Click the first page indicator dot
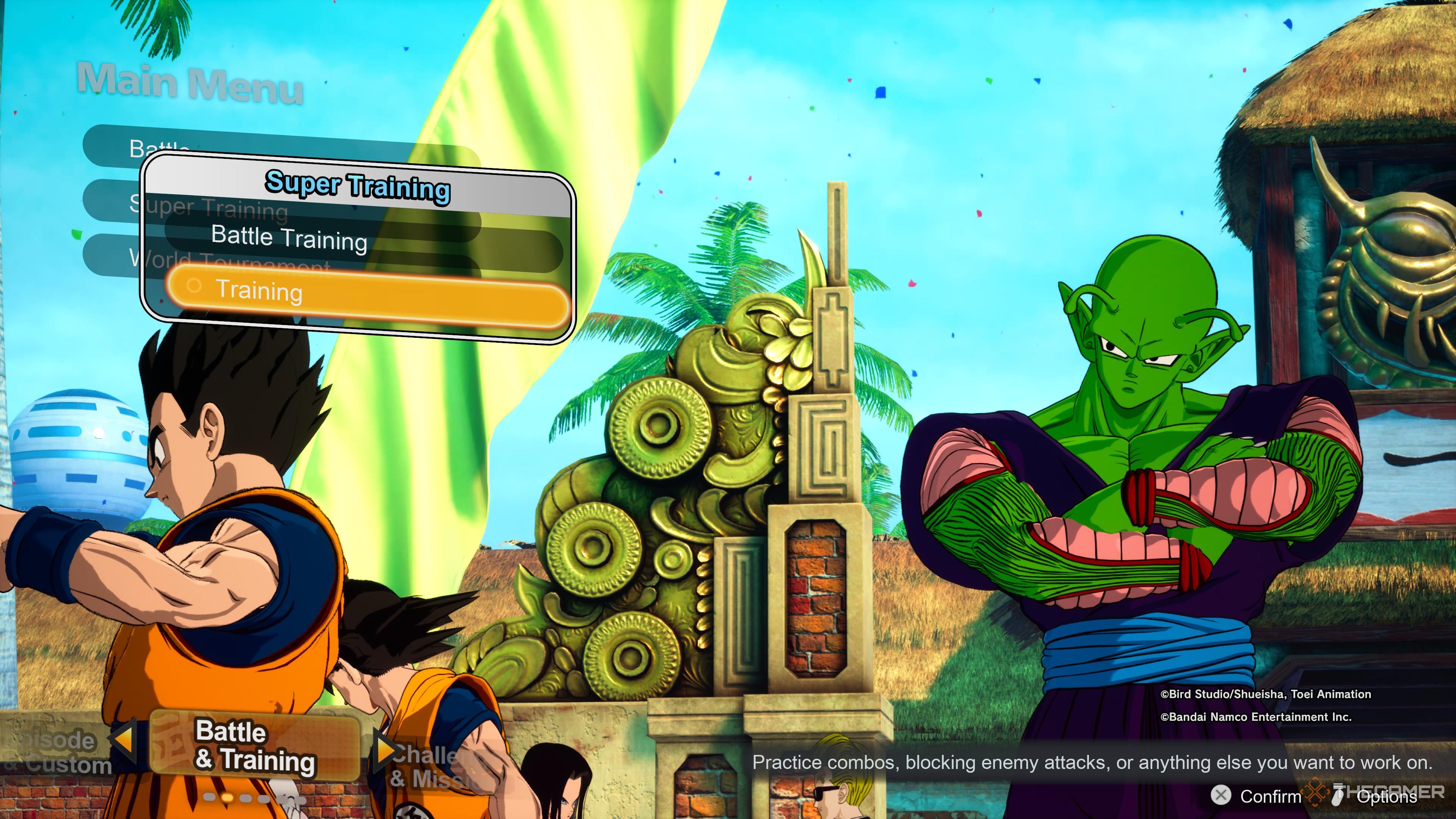Viewport: 1456px width, 819px height. 209,798
